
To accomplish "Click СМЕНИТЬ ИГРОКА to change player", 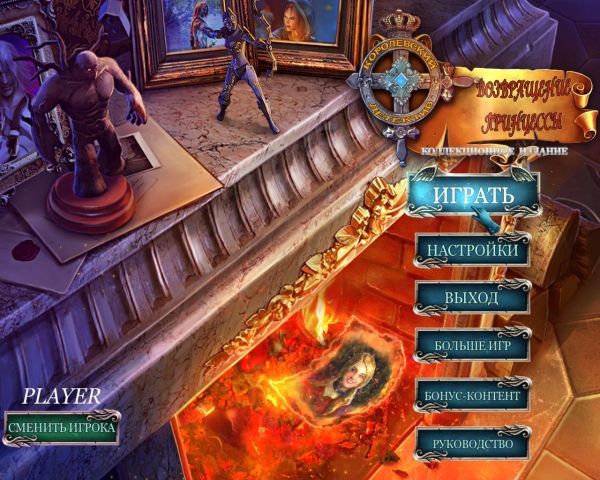I will tap(61, 428).
